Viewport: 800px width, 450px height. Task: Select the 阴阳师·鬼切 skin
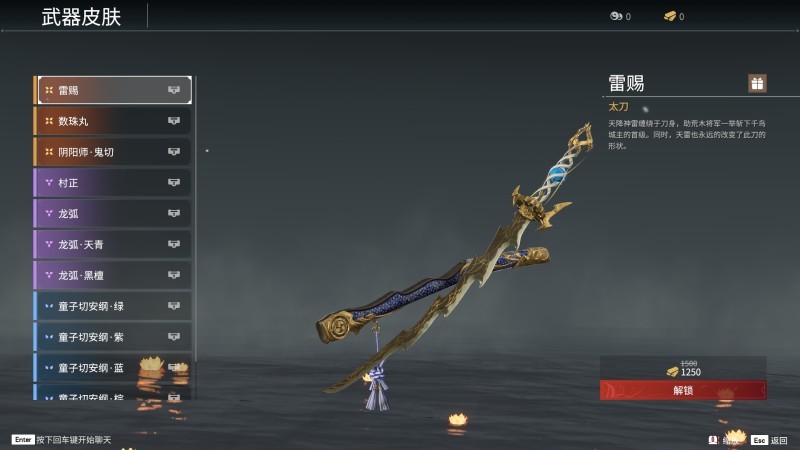click(x=113, y=152)
